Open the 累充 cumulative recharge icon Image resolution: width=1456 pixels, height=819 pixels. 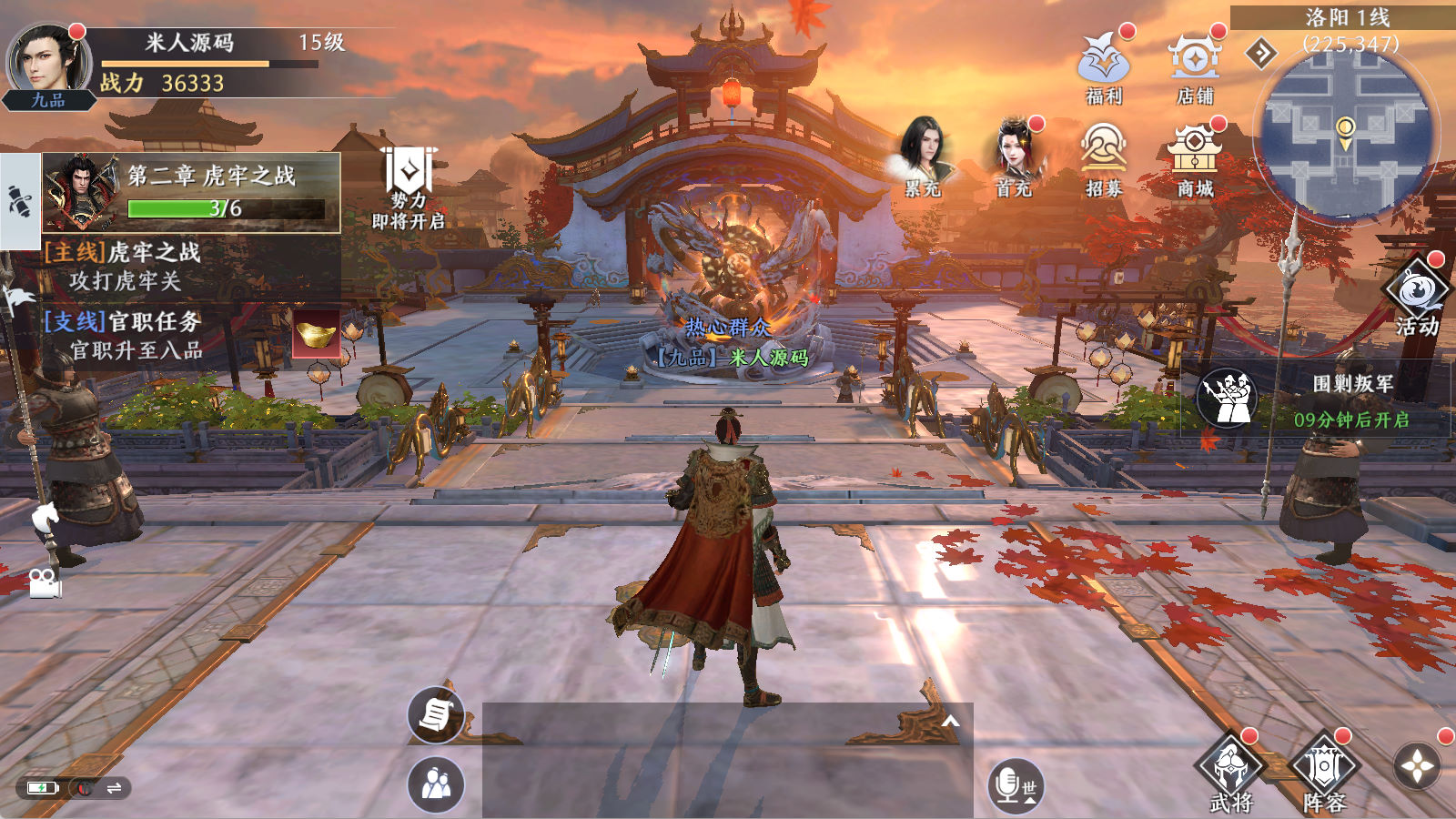click(x=924, y=155)
